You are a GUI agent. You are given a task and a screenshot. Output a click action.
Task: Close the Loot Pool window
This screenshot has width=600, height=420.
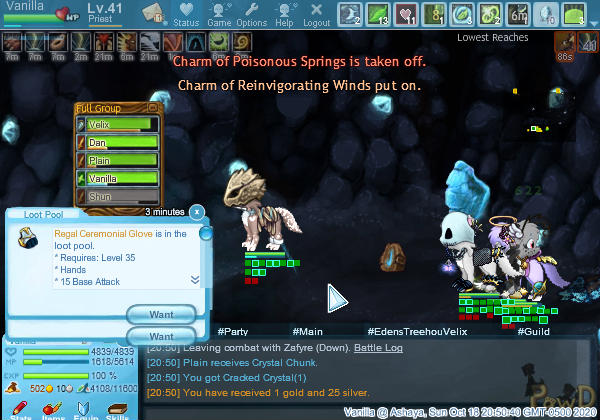[197, 212]
